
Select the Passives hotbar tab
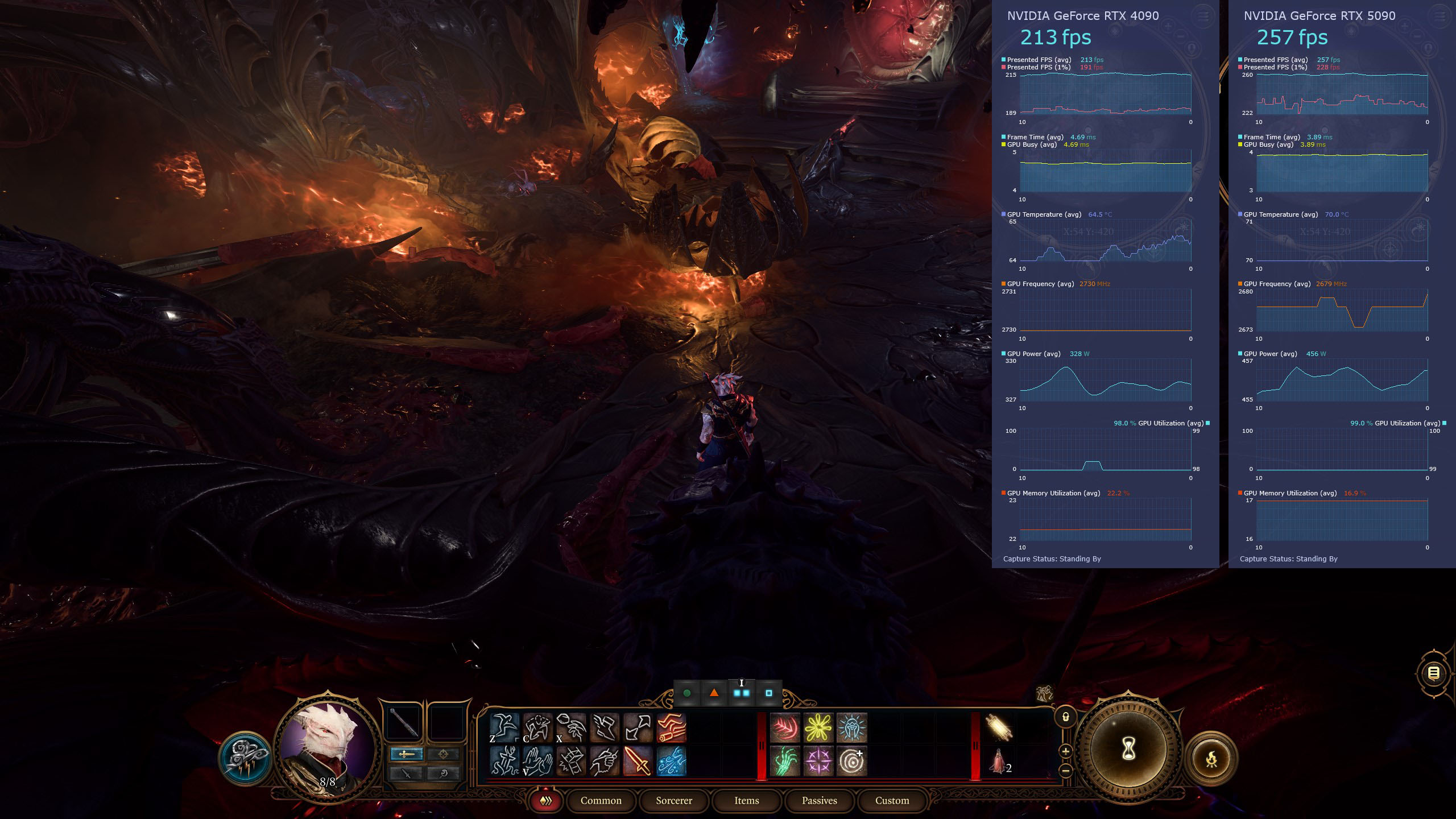819,801
